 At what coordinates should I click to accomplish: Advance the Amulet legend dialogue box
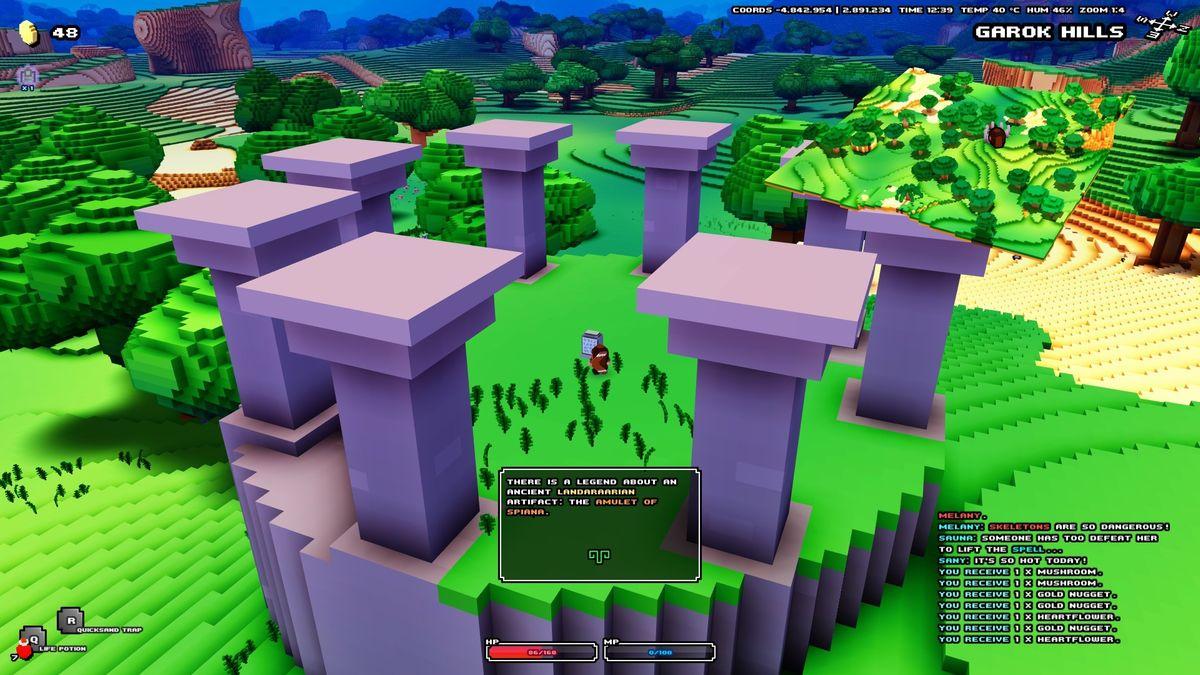[x=599, y=554]
